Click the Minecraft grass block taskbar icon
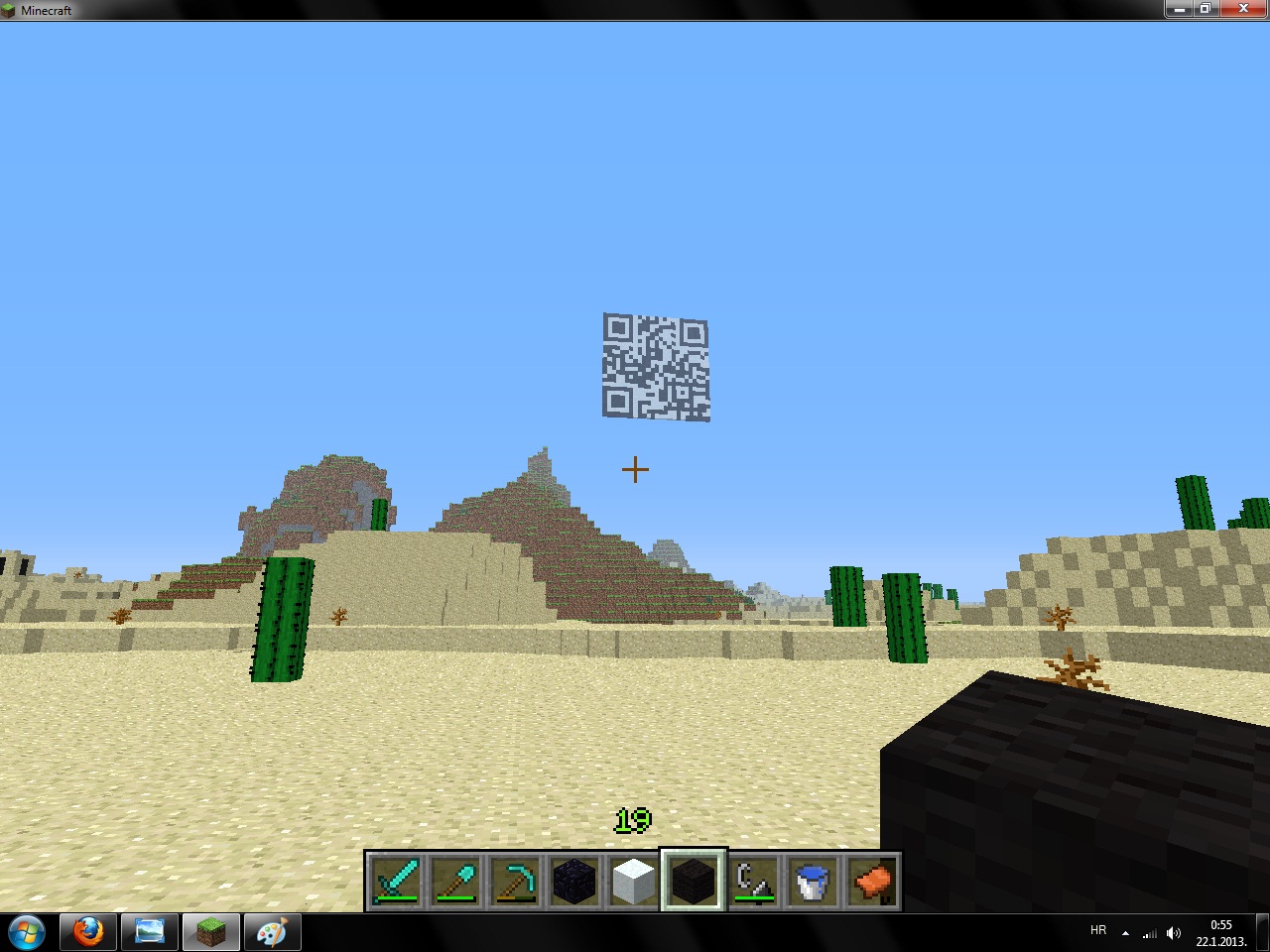This screenshot has height=952, width=1270. [x=210, y=932]
